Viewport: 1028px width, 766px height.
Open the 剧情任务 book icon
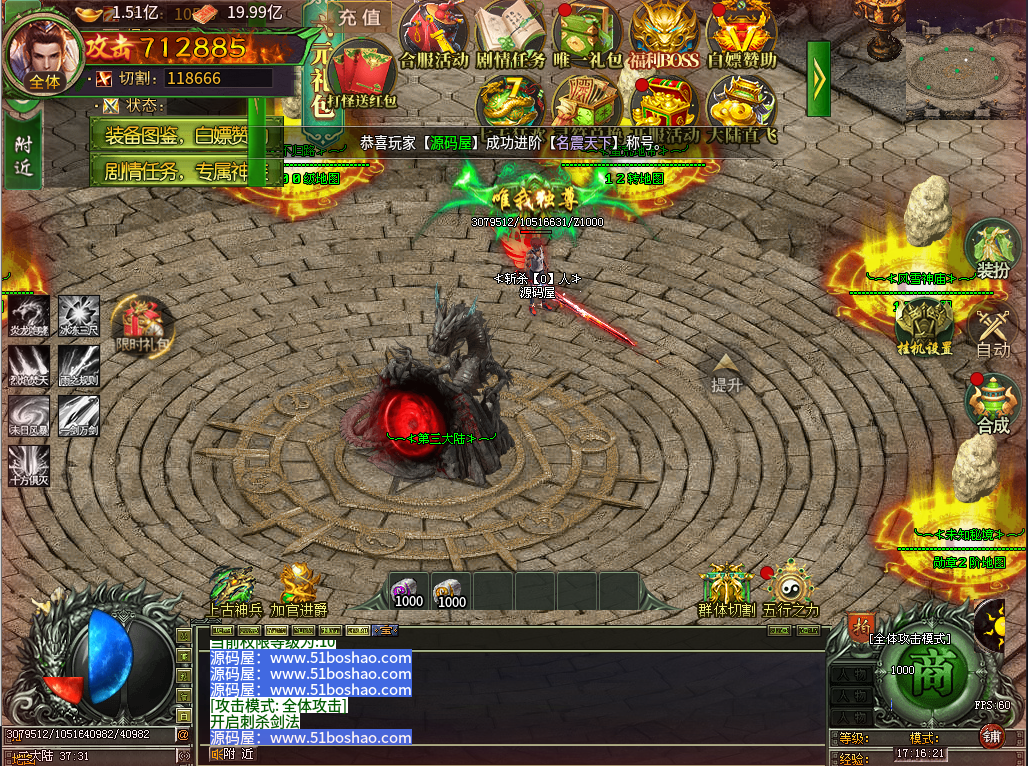[510, 32]
